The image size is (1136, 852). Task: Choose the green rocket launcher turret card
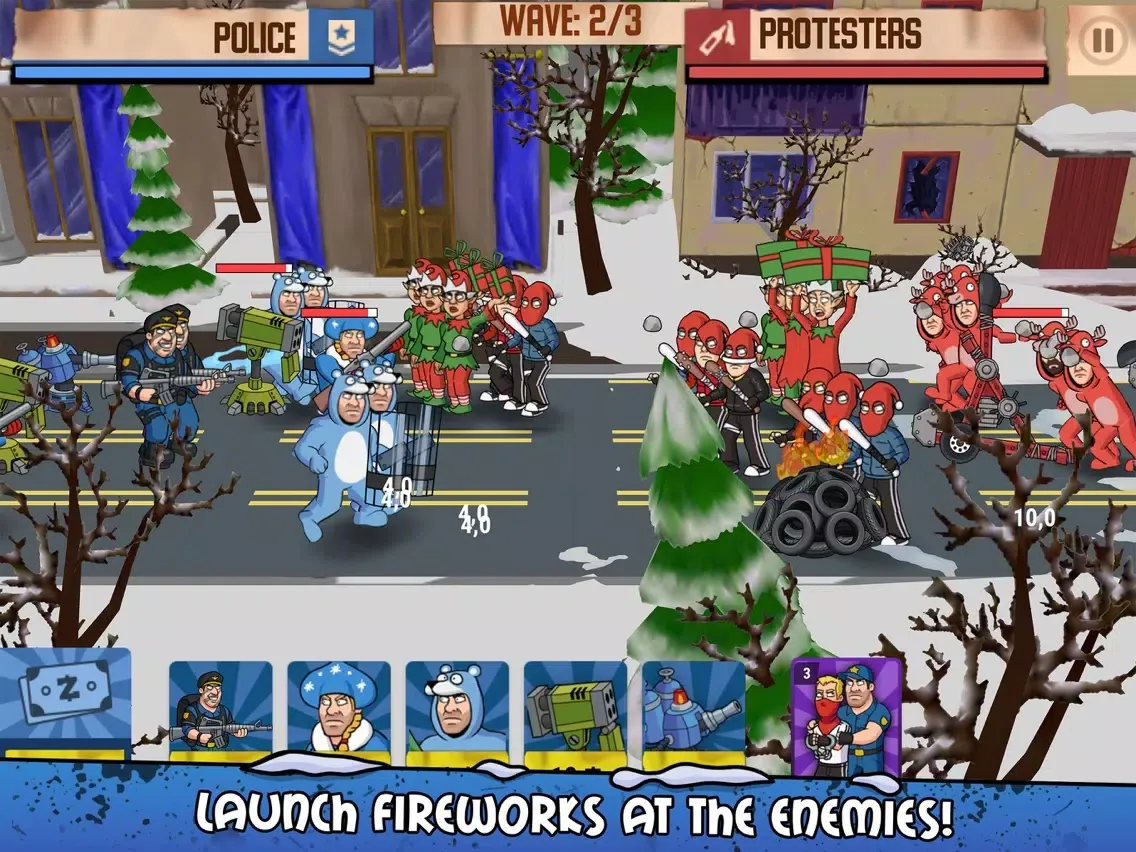[x=574, y=712]
